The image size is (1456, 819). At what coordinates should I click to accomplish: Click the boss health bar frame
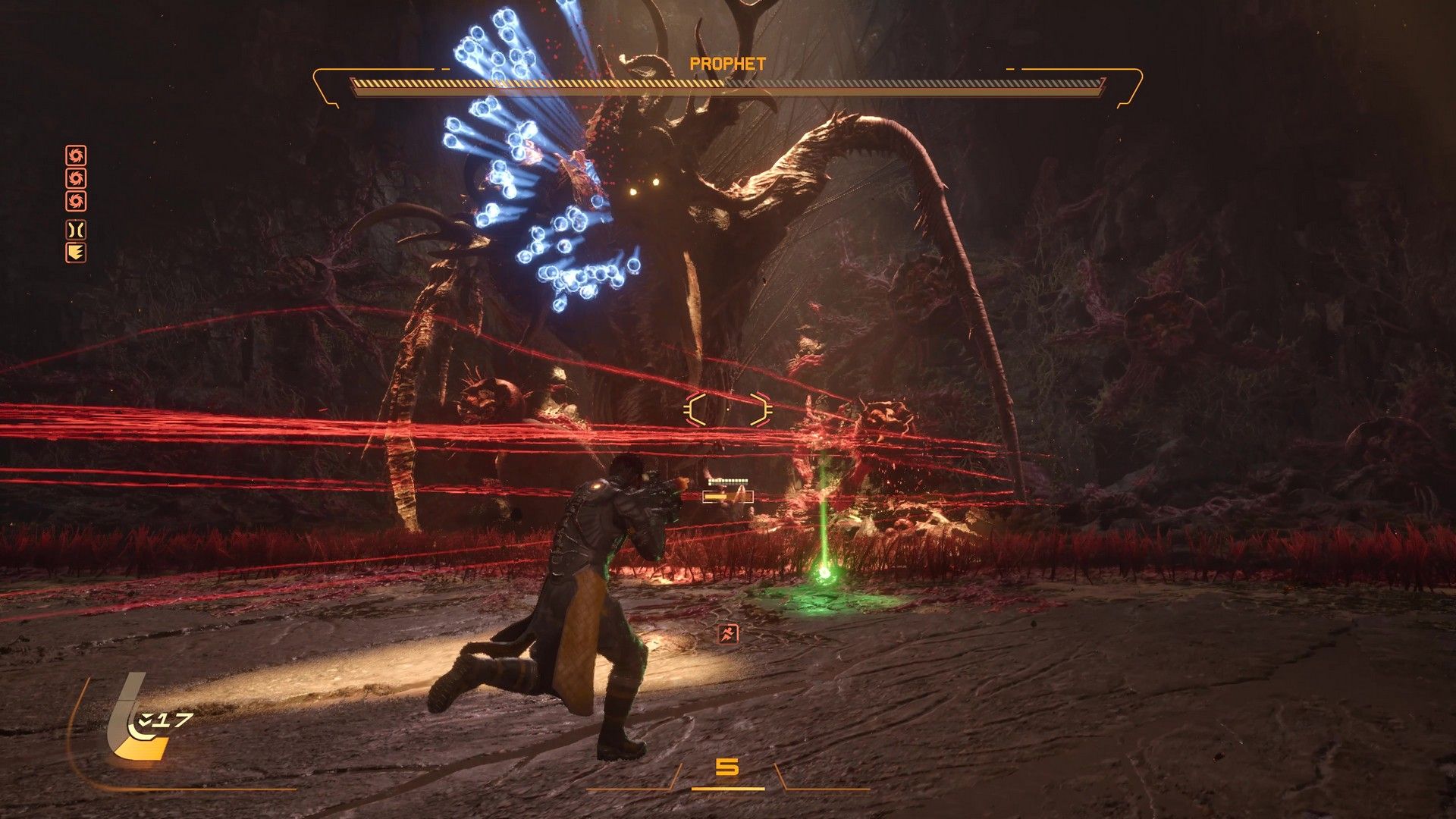click(728, 86)
